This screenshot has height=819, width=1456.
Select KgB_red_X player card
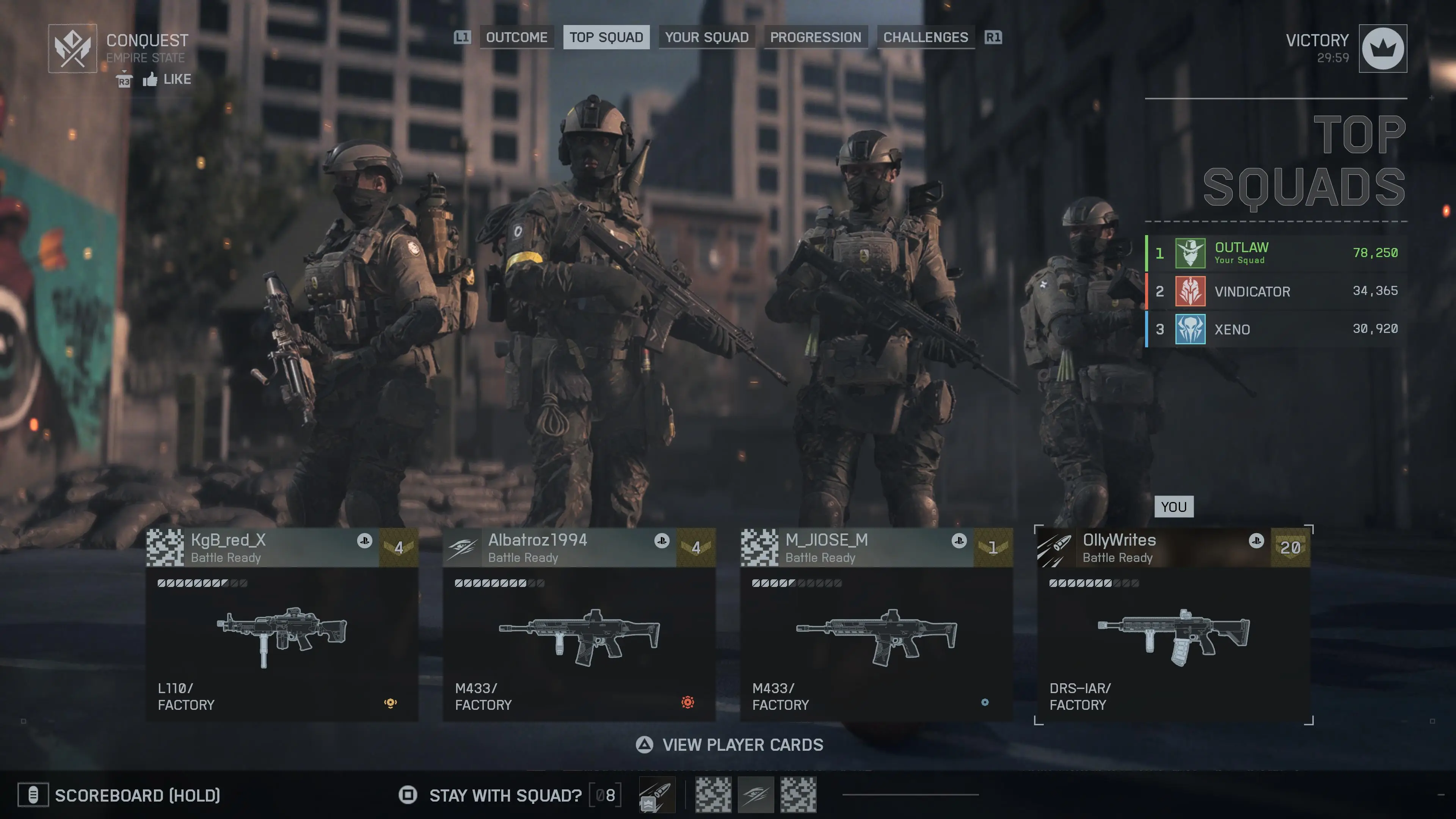click(x=281, y=623)
